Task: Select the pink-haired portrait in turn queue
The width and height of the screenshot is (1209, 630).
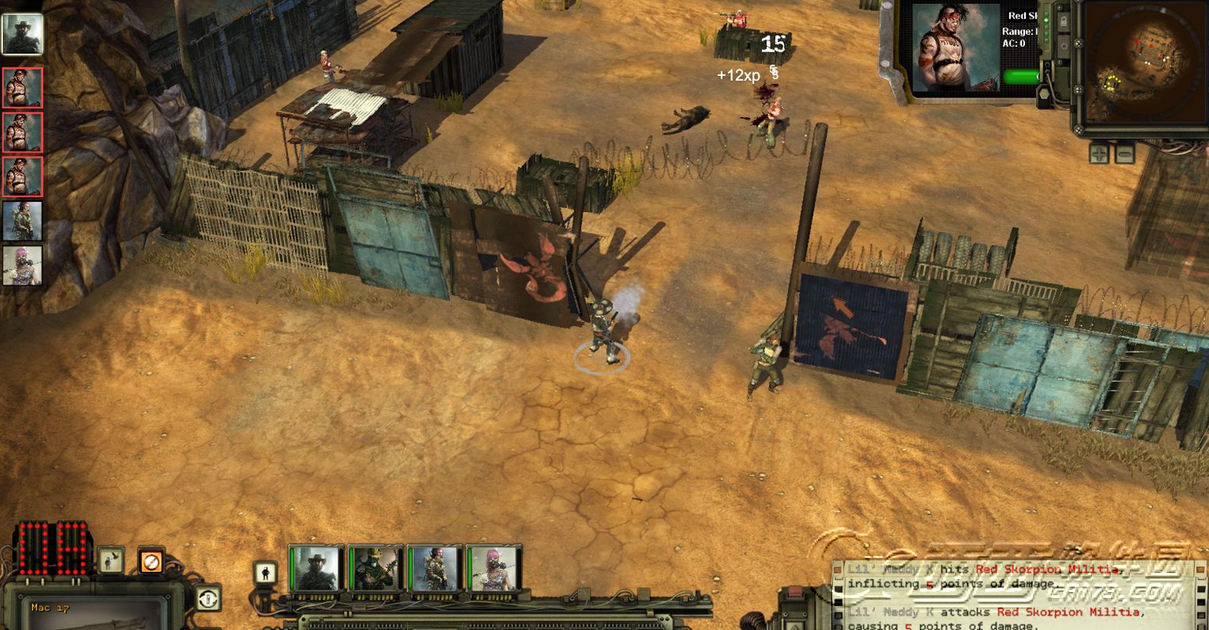Action: [22, 266]
